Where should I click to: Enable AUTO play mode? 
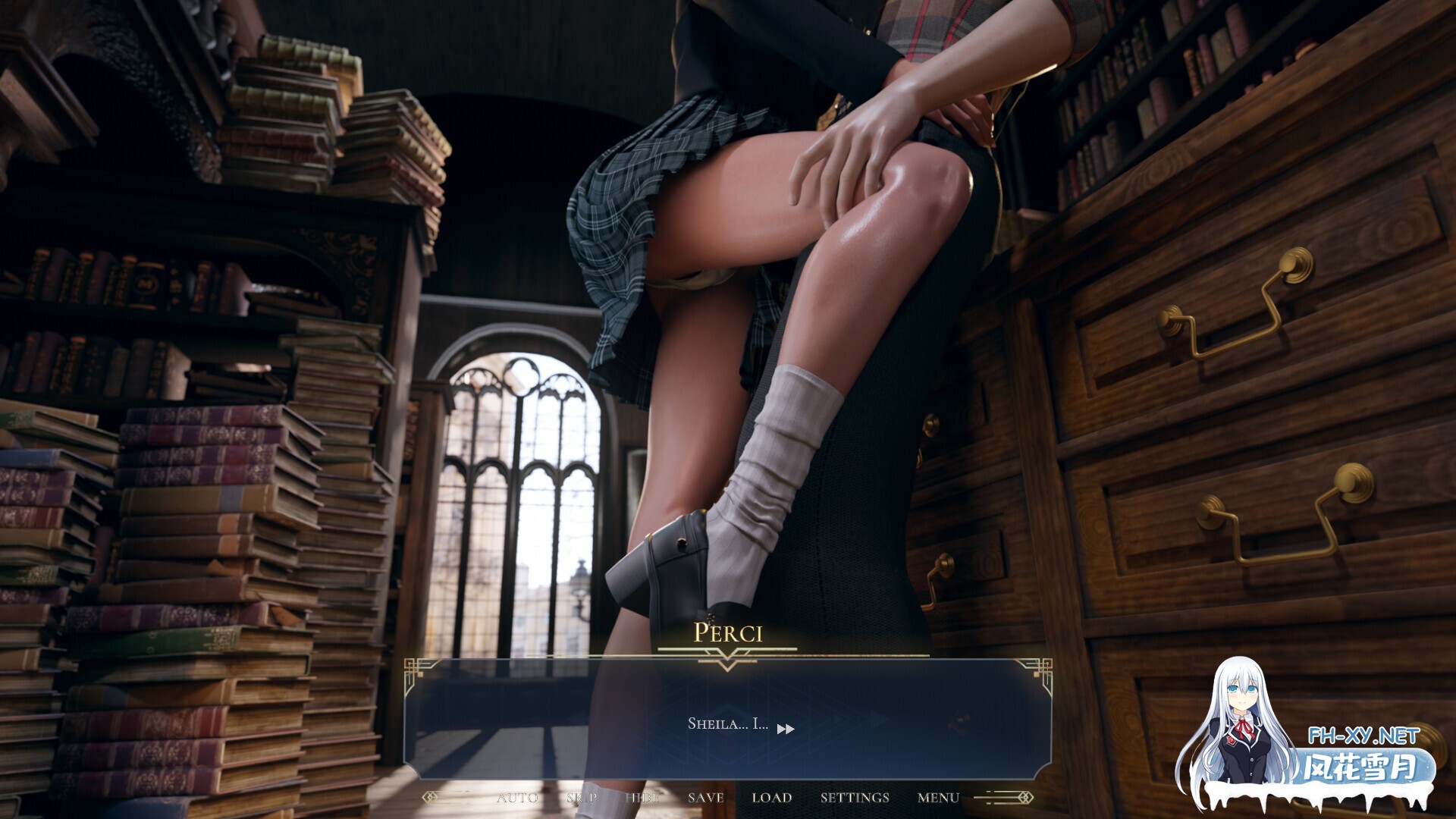coord(517,798)
